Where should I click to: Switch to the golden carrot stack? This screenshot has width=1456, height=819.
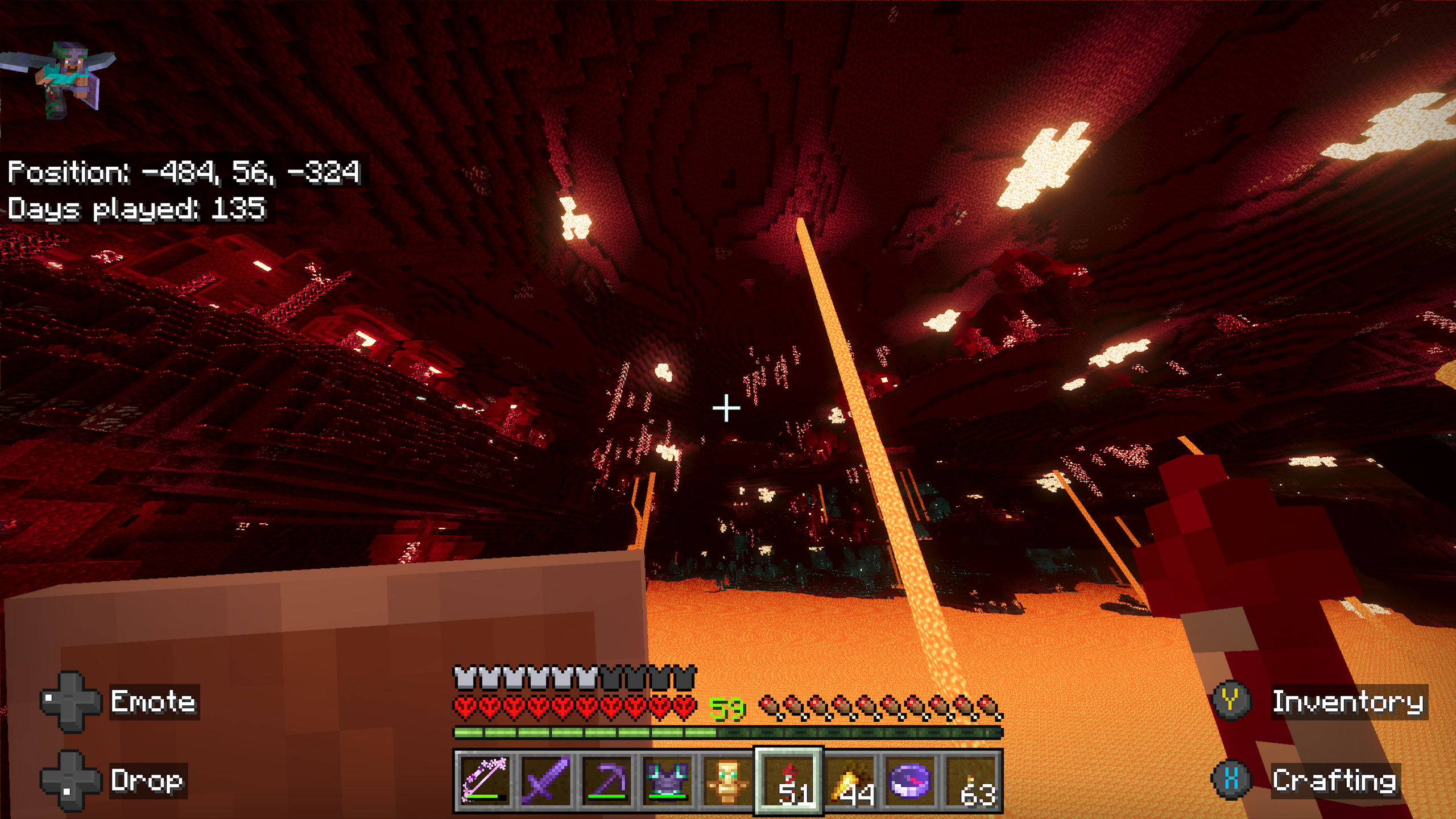pos(849,780)
